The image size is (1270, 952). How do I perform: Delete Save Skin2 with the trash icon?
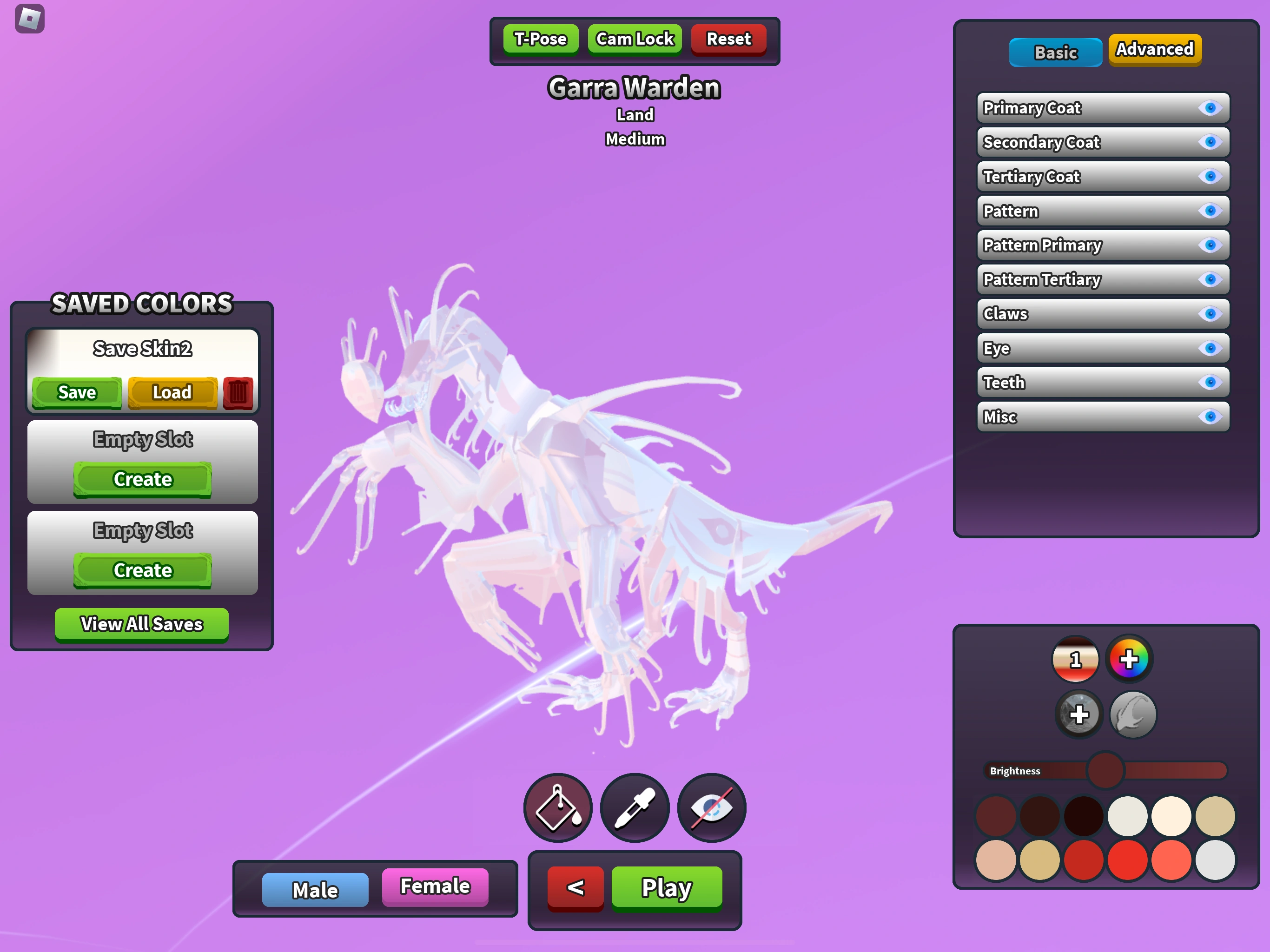[238, 392]
